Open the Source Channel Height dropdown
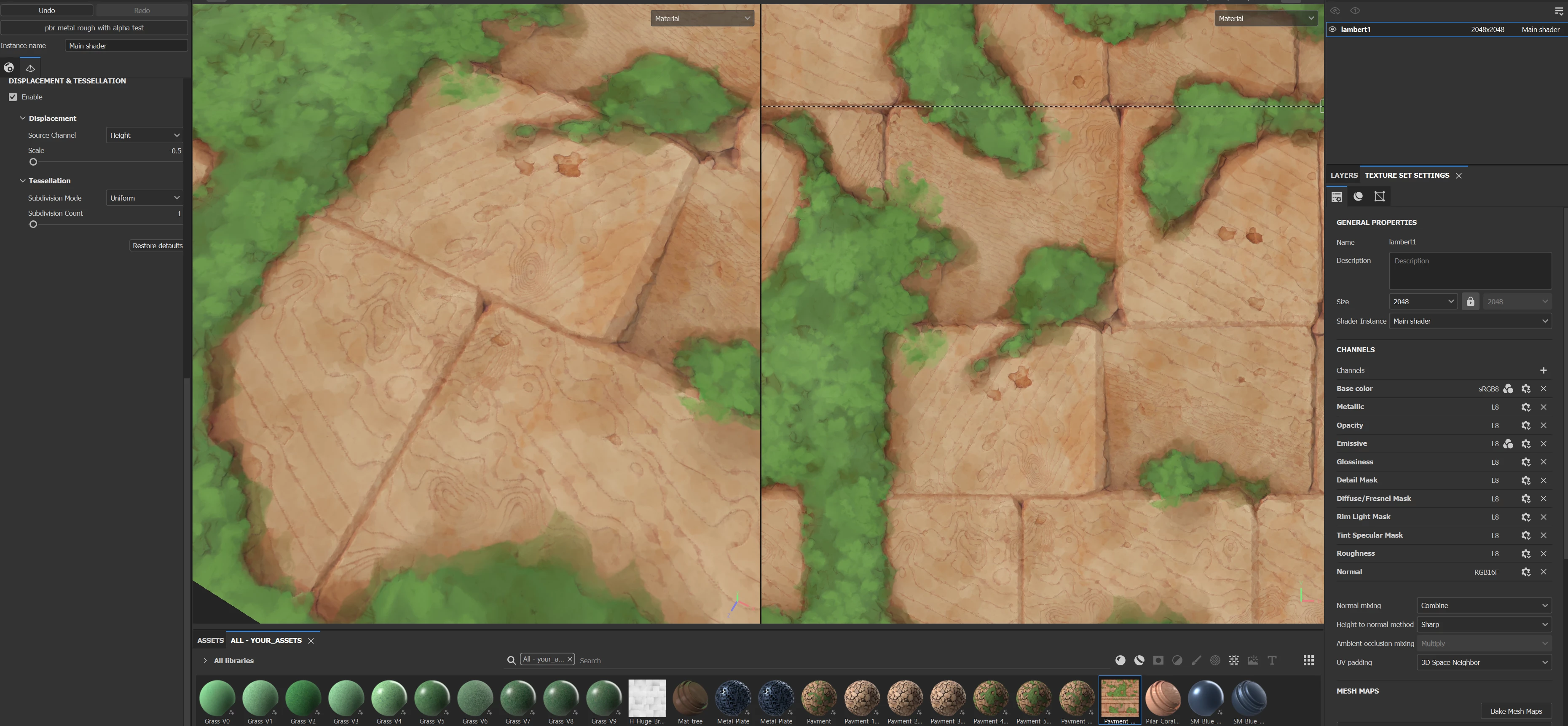 pyautogui.click(x=144, y=135)
